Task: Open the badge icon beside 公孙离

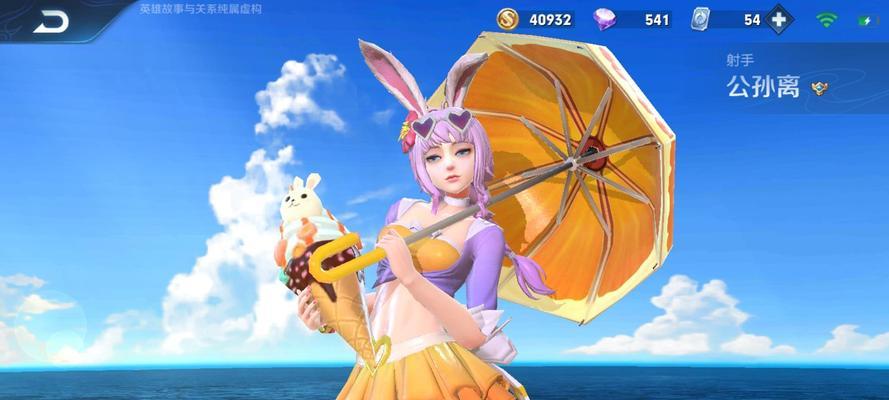Action: [x=820, y=88]
